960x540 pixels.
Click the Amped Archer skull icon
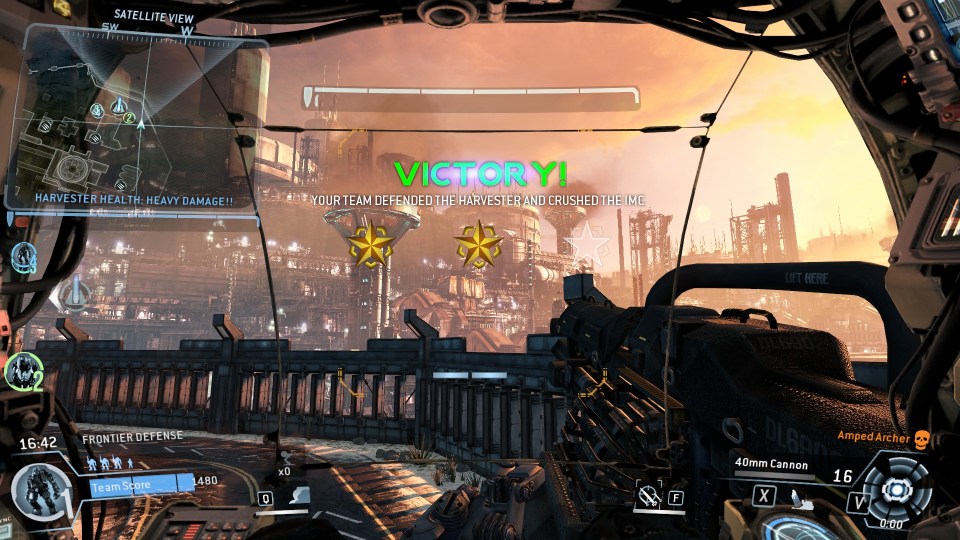click(x=923, y=438)
